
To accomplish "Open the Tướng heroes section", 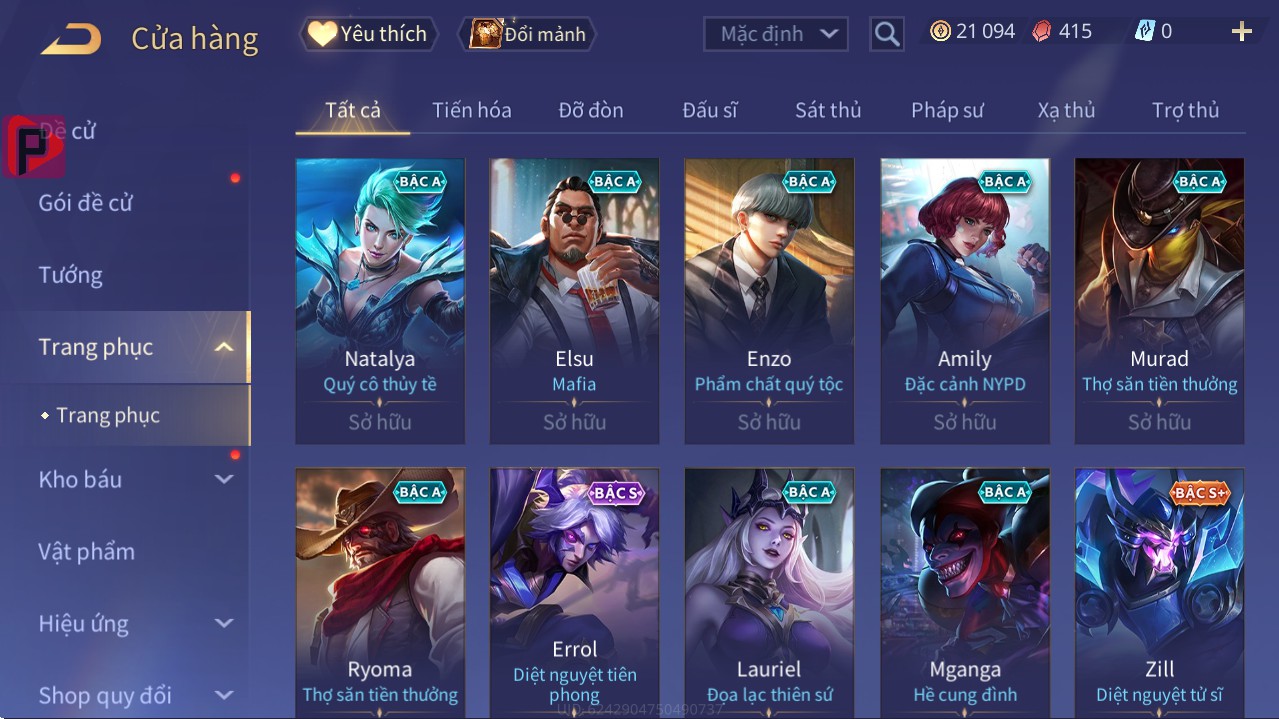I will tap(71, 275).
